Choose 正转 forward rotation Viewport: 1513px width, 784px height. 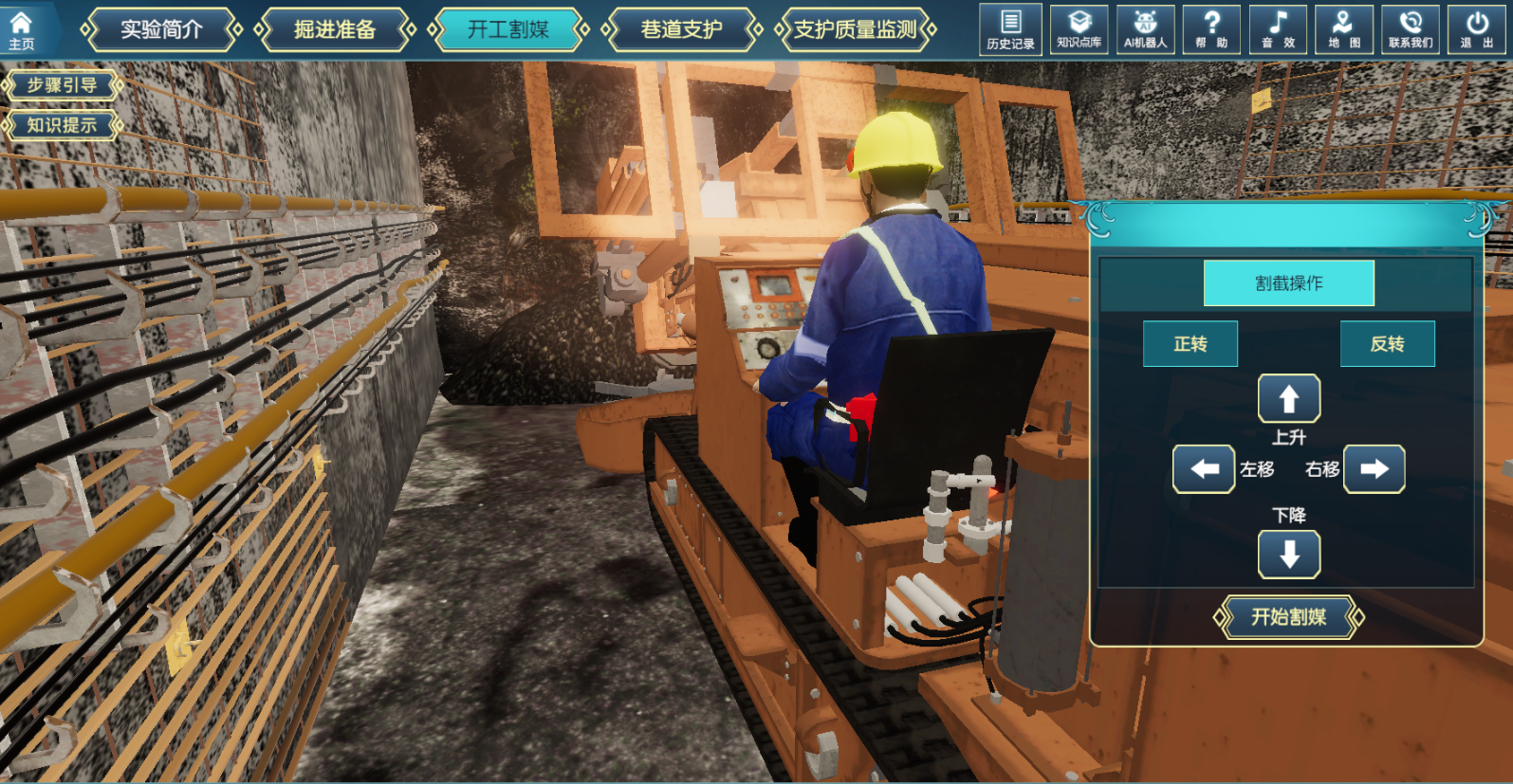[1190, 344]
